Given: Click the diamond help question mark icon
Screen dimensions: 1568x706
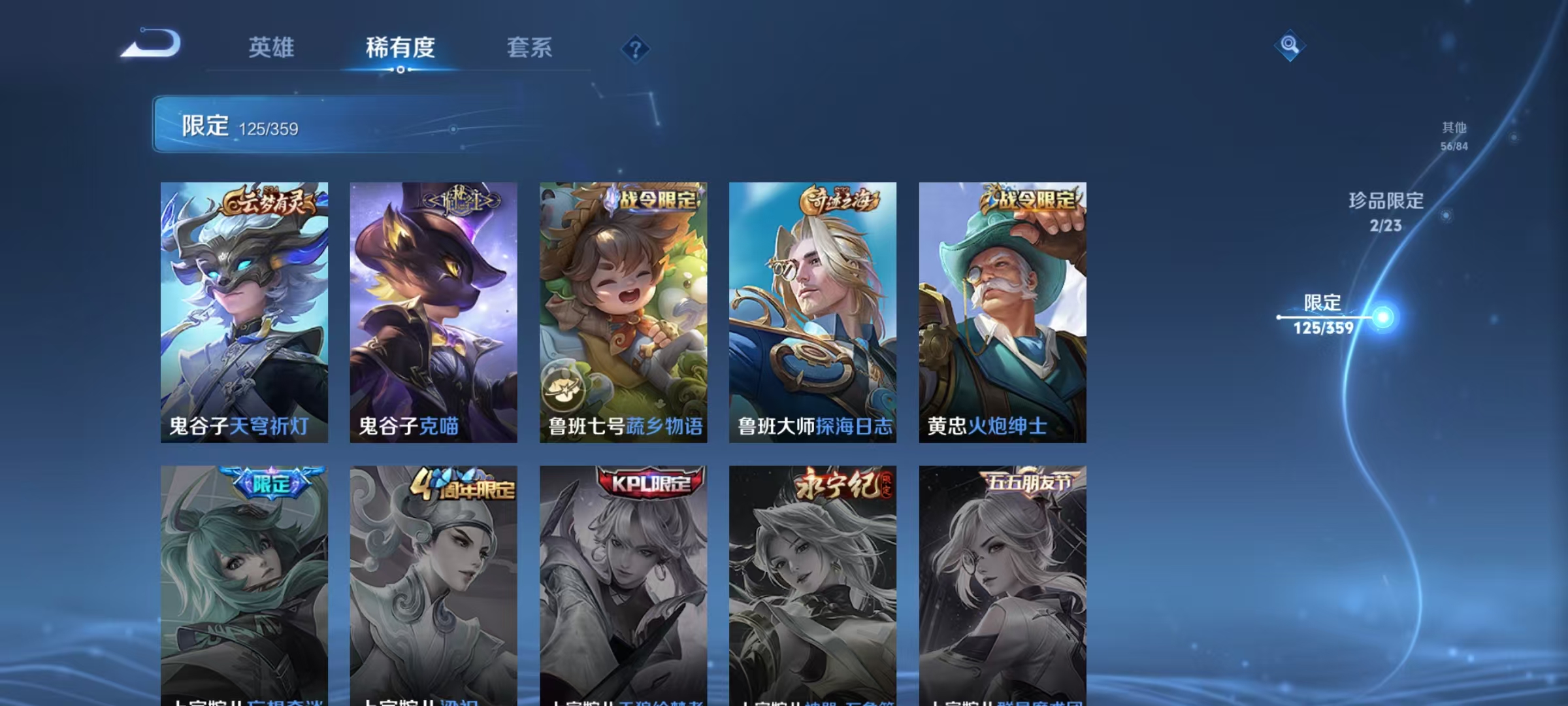Looking at the screenshot, I should click(637, 49).
